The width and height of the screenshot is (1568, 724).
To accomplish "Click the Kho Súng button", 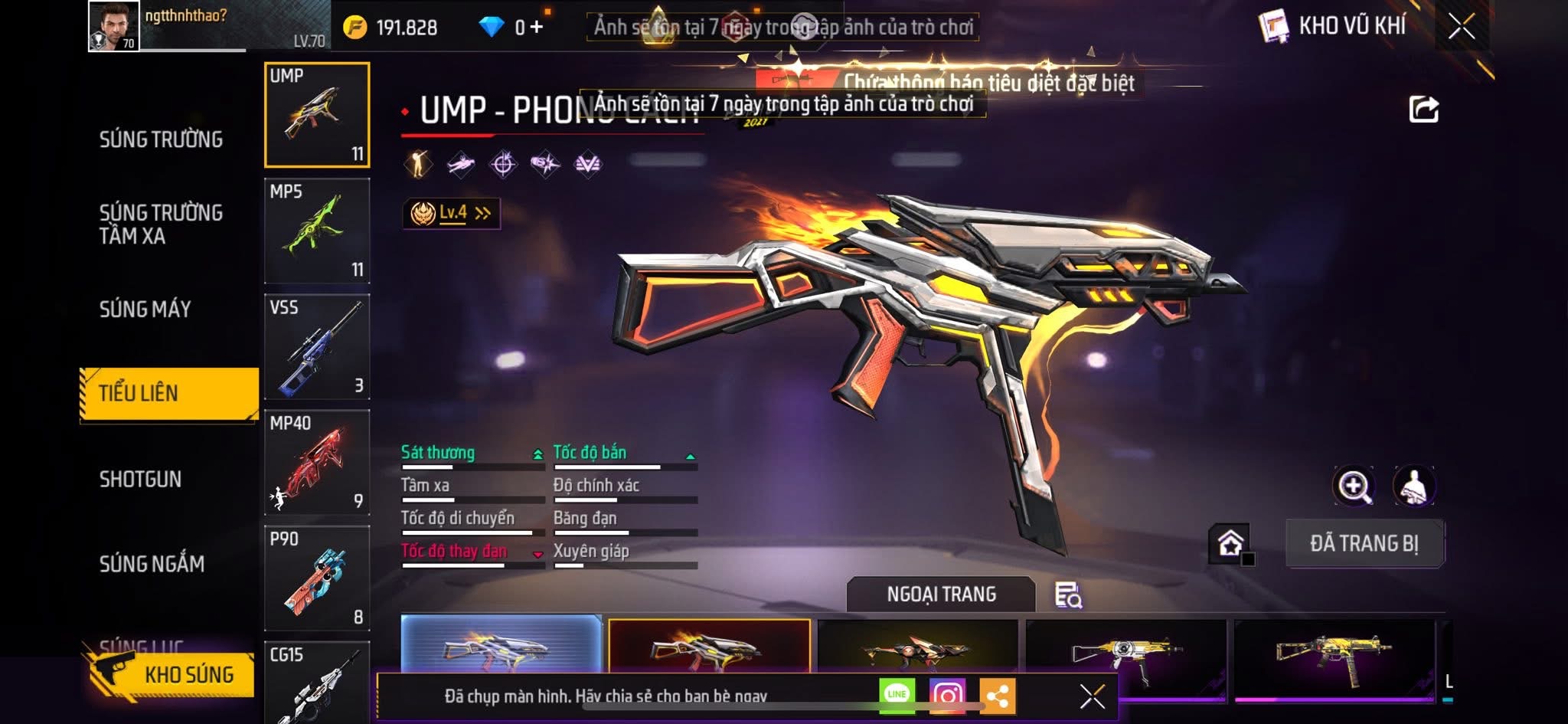I will (175, 674).
